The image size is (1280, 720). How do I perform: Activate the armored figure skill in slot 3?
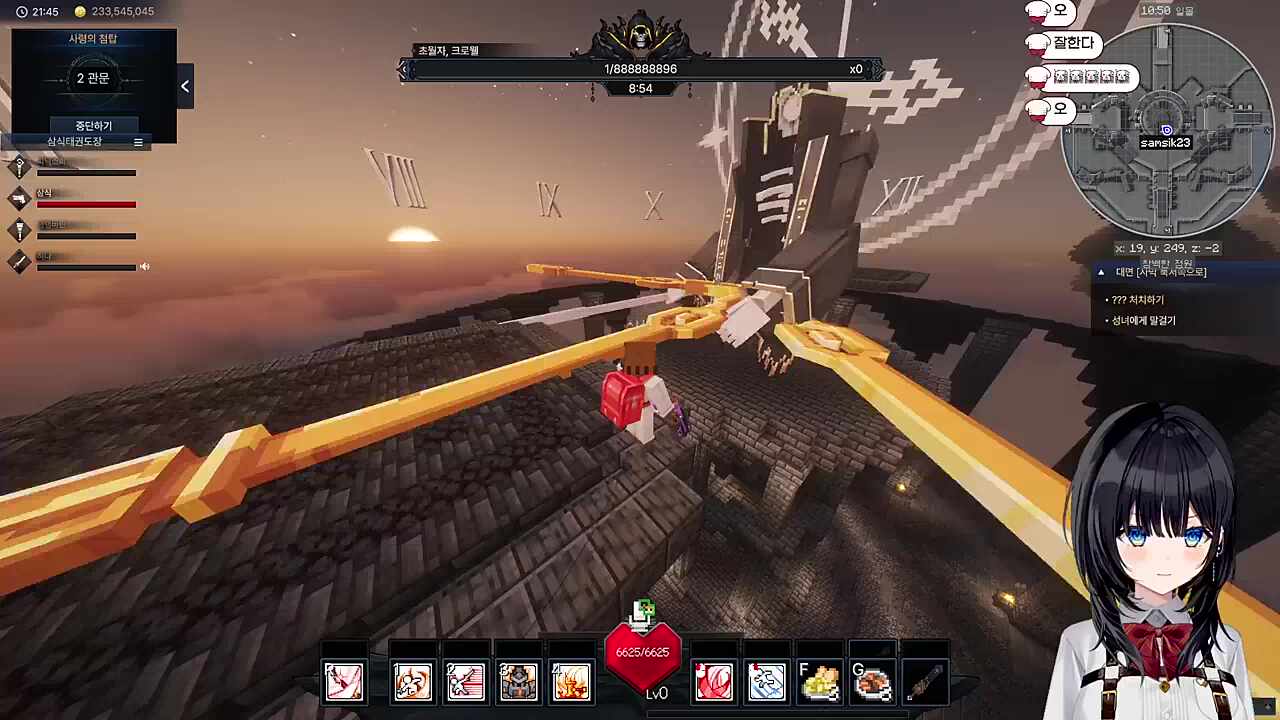[518, 682]
